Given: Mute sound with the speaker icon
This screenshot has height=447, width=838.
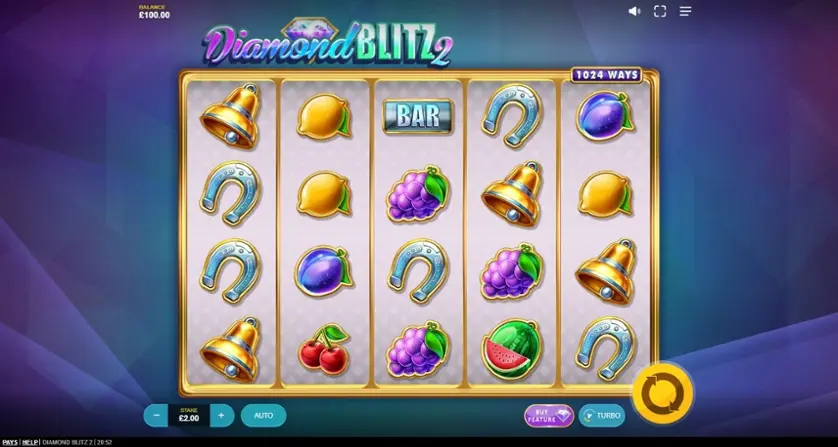Looking at the screenshot, I should click(634, 11).
